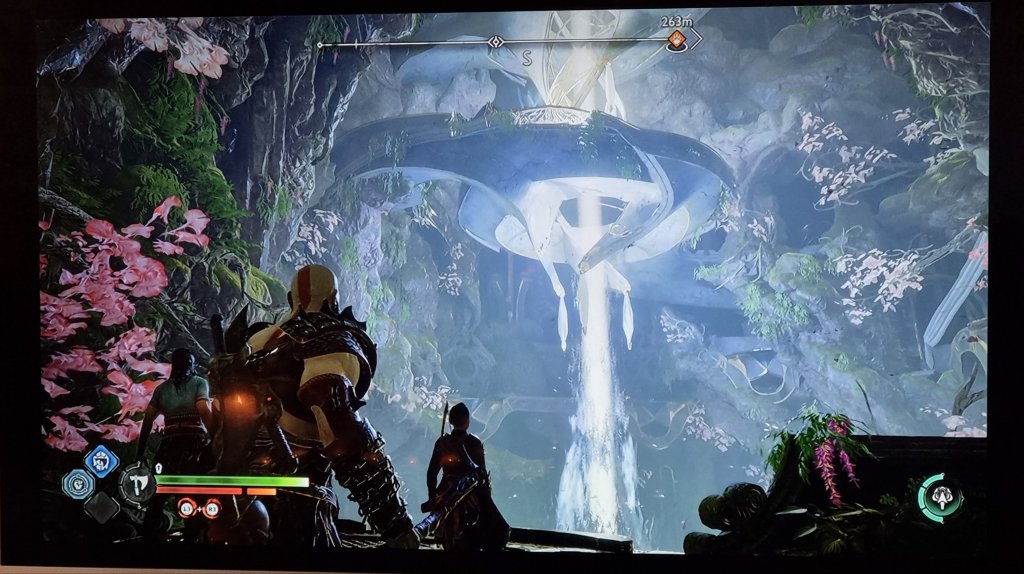Click the diamond waypoint marker on the compass

(495, 42)
